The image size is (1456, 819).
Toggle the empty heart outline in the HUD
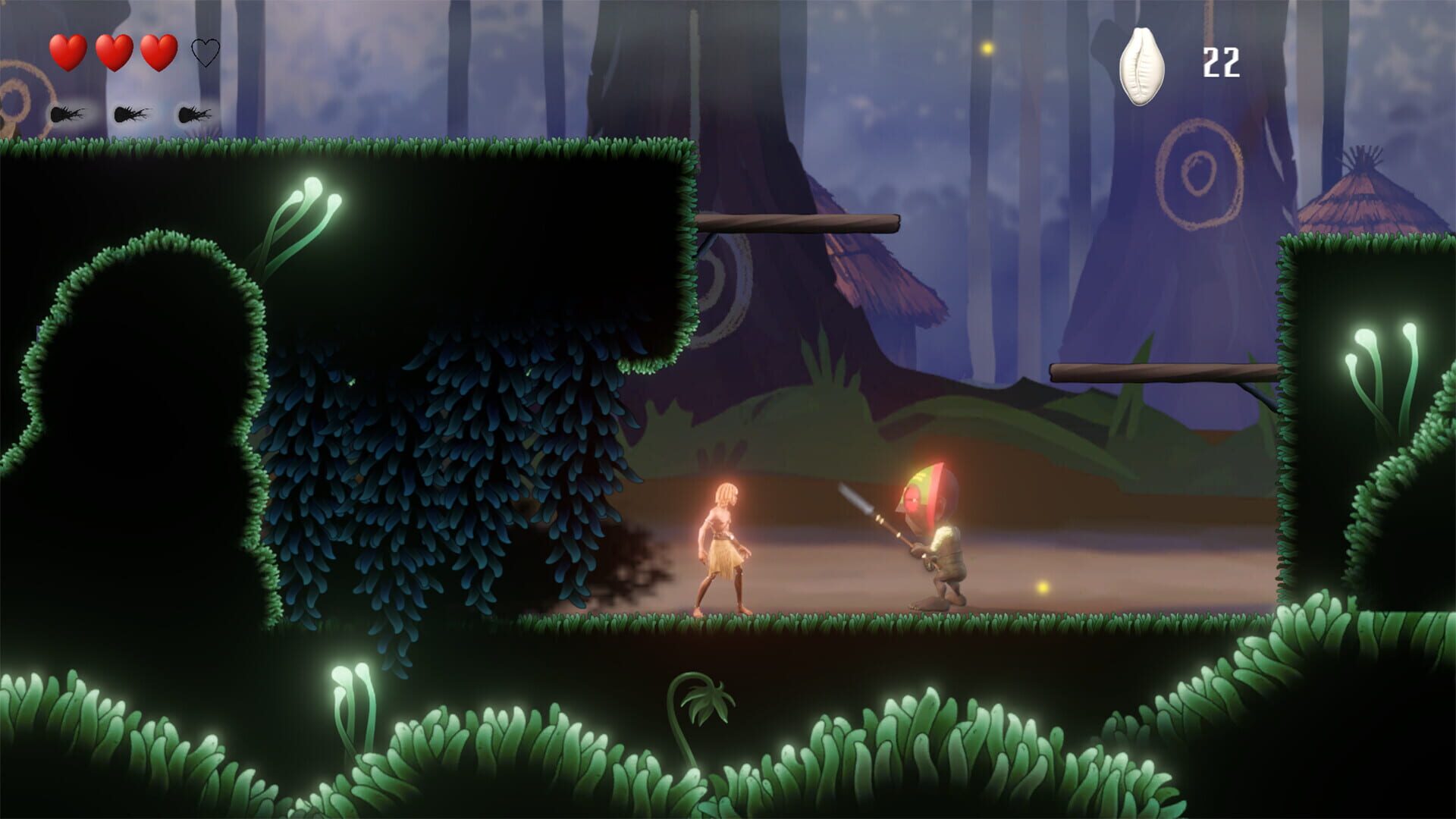[205, 52]
